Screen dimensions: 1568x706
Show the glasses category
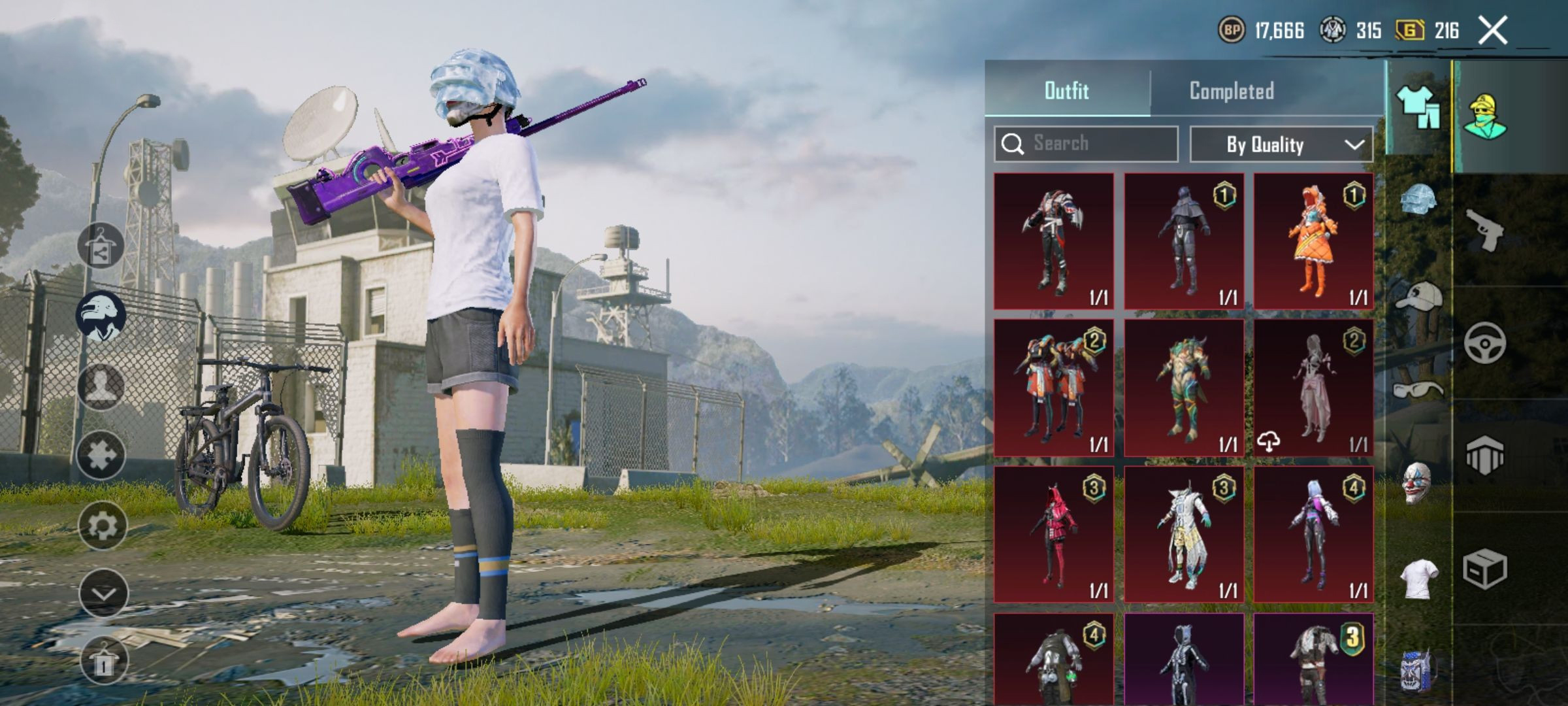pyautogui.click(x=1417, y=390)
